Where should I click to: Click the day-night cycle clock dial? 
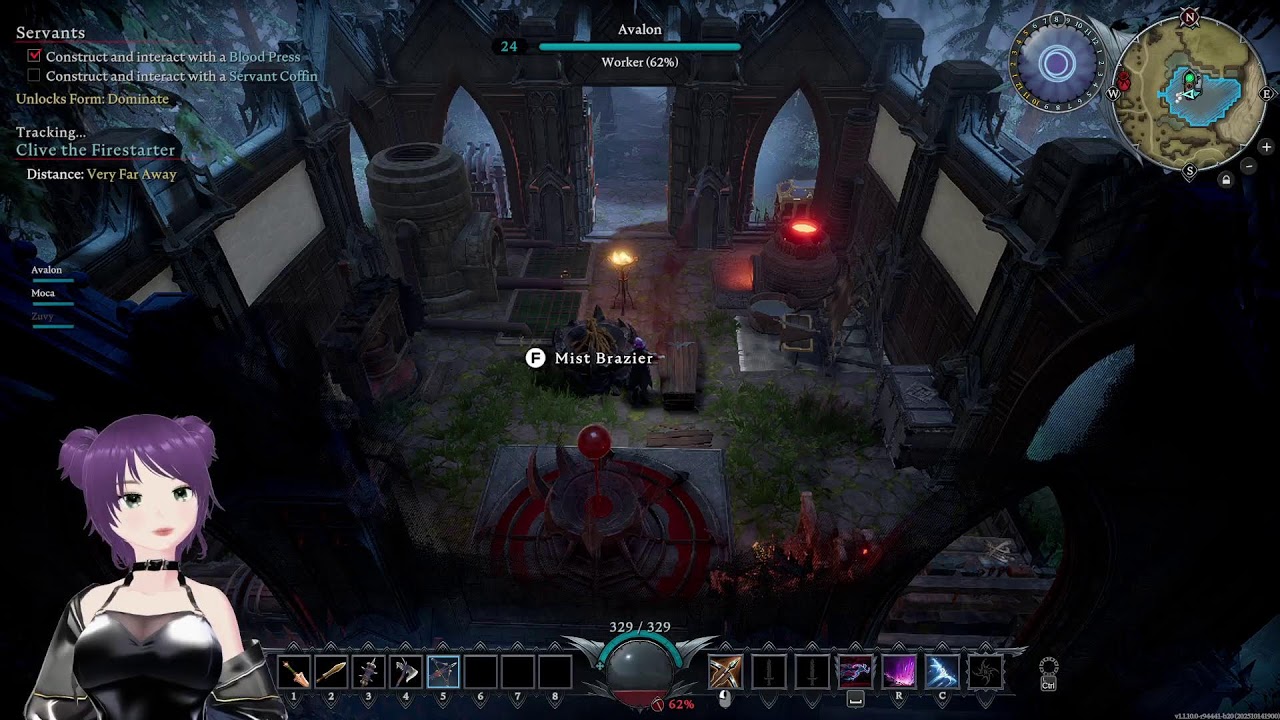point(1057,65)
